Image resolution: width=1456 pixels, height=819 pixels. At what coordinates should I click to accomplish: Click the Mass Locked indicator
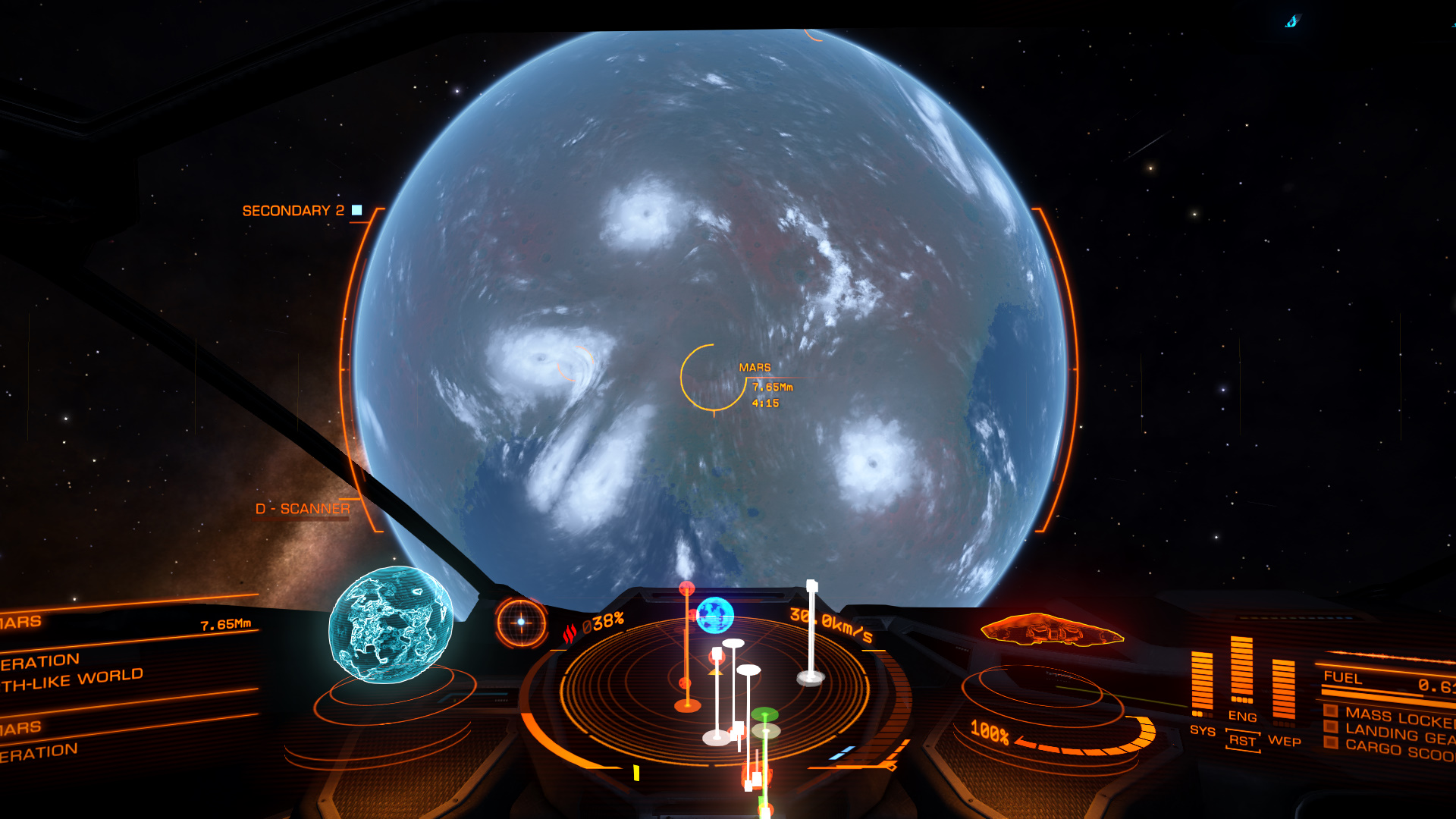click(x=1398, y=716)
